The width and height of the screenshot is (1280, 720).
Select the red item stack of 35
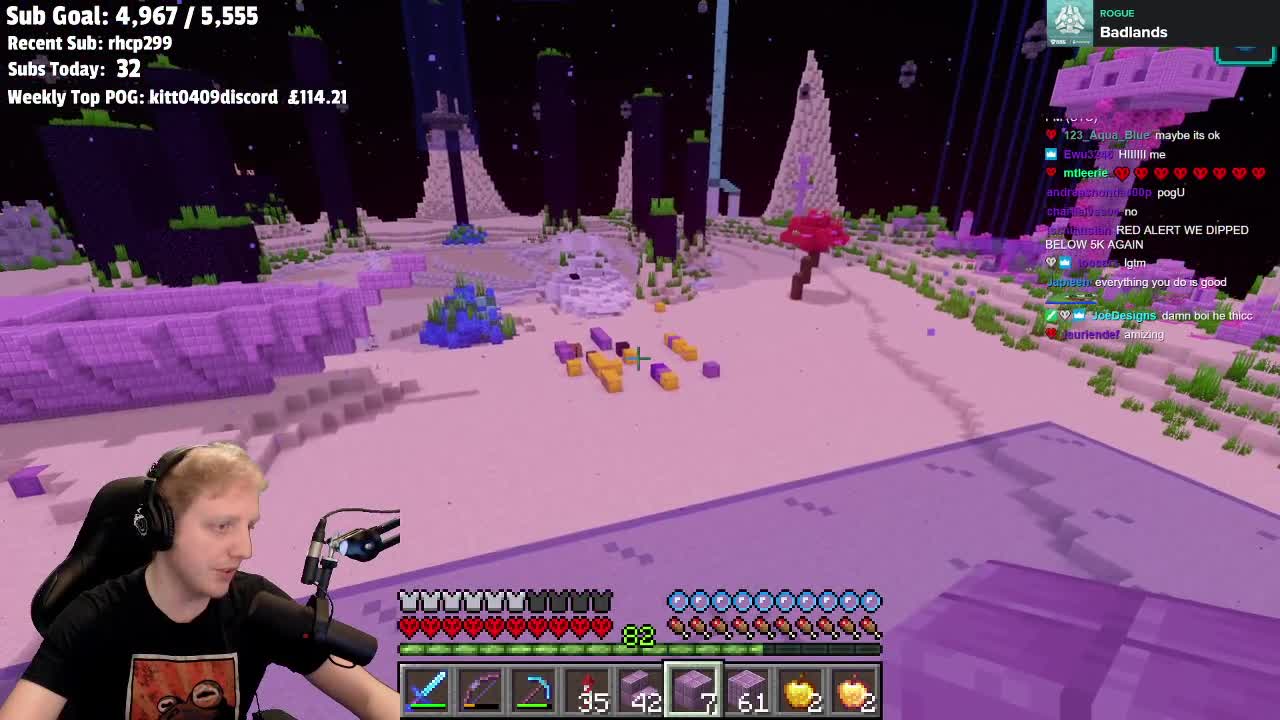[589, 691]
